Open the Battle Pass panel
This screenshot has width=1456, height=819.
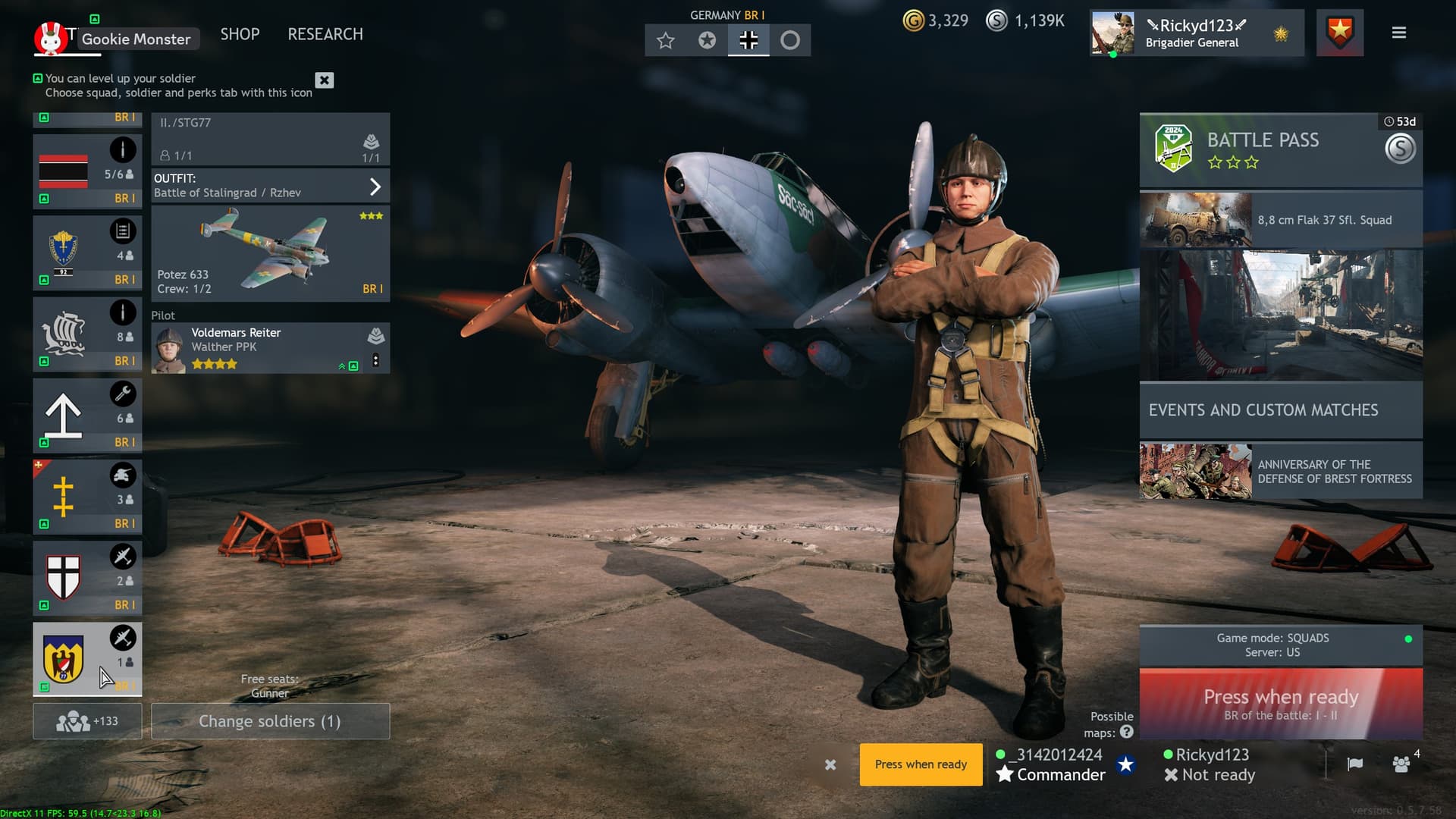point(1280,149)
